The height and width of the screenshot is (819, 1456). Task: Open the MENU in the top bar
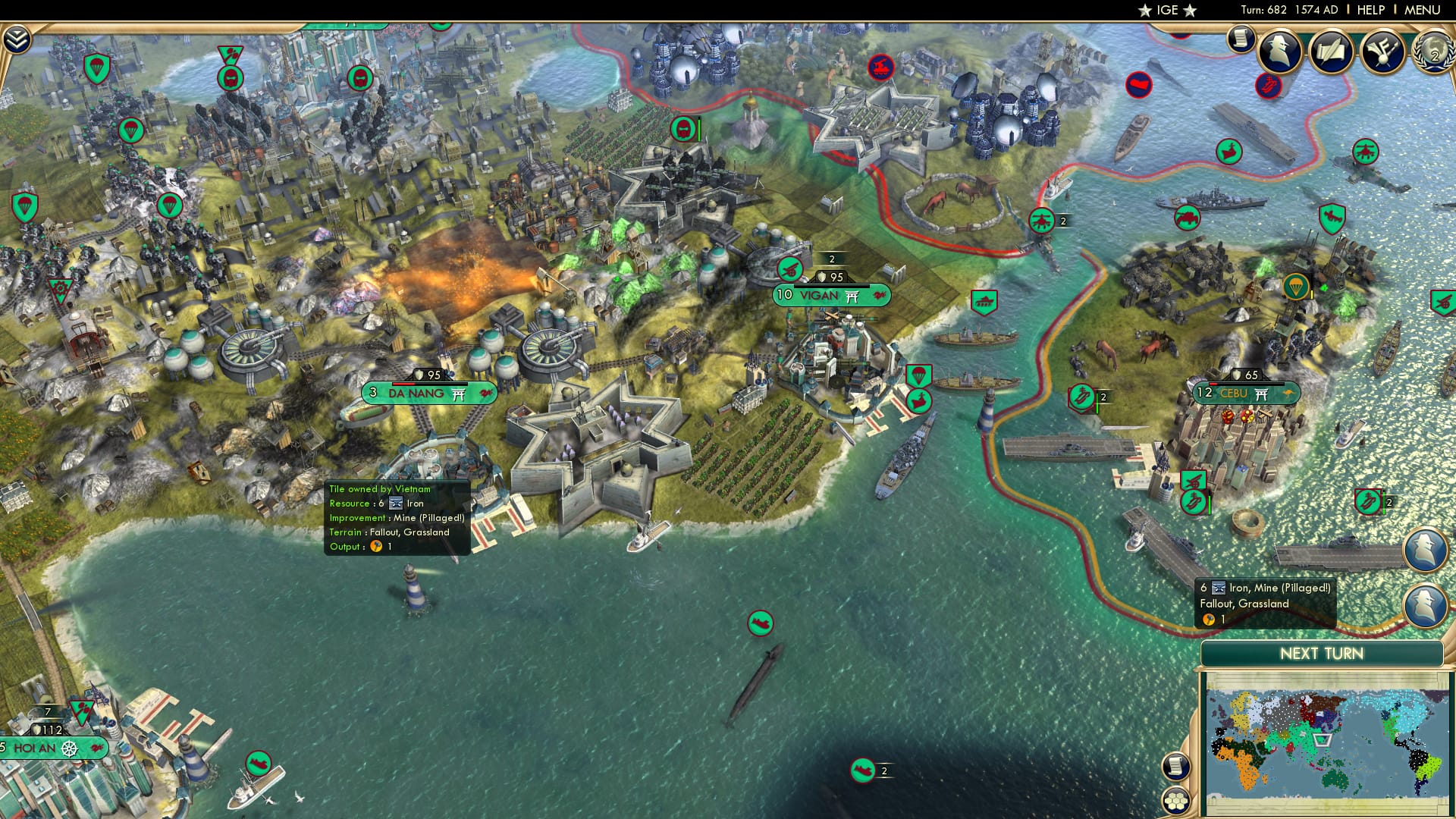coord(1424,10)
